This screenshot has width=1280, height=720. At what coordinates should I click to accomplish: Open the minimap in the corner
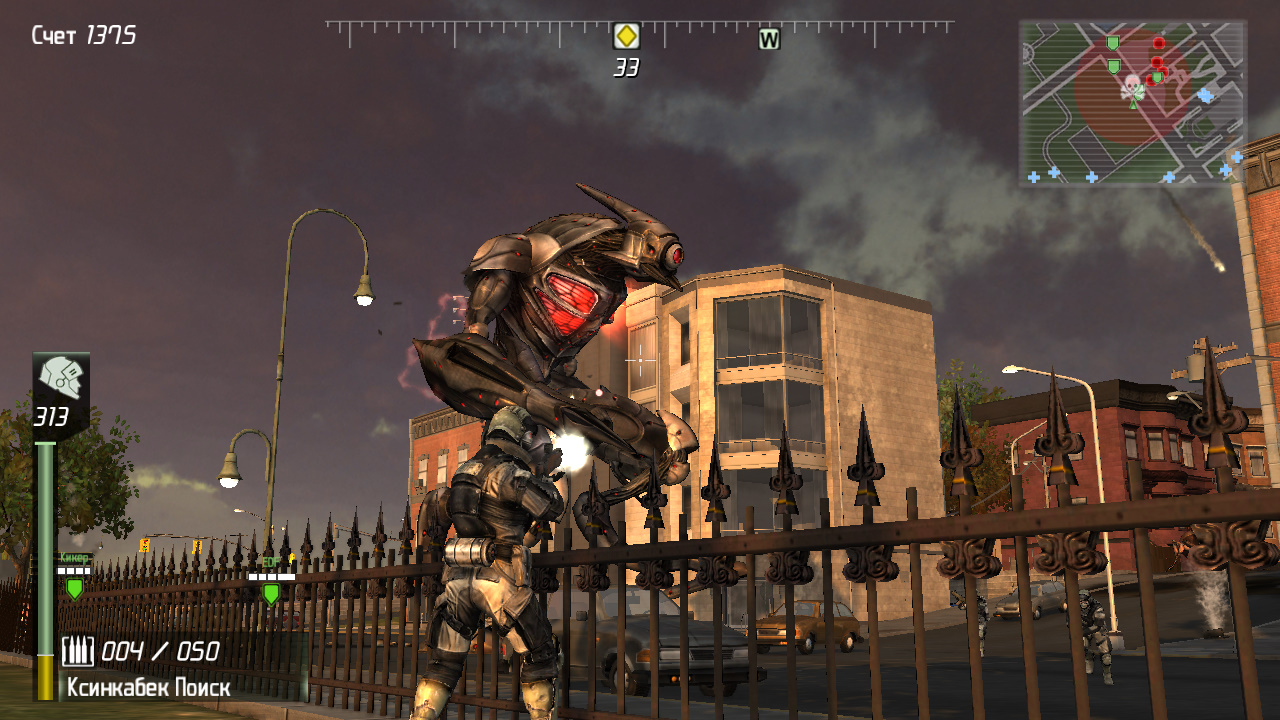pos(1132,103)
